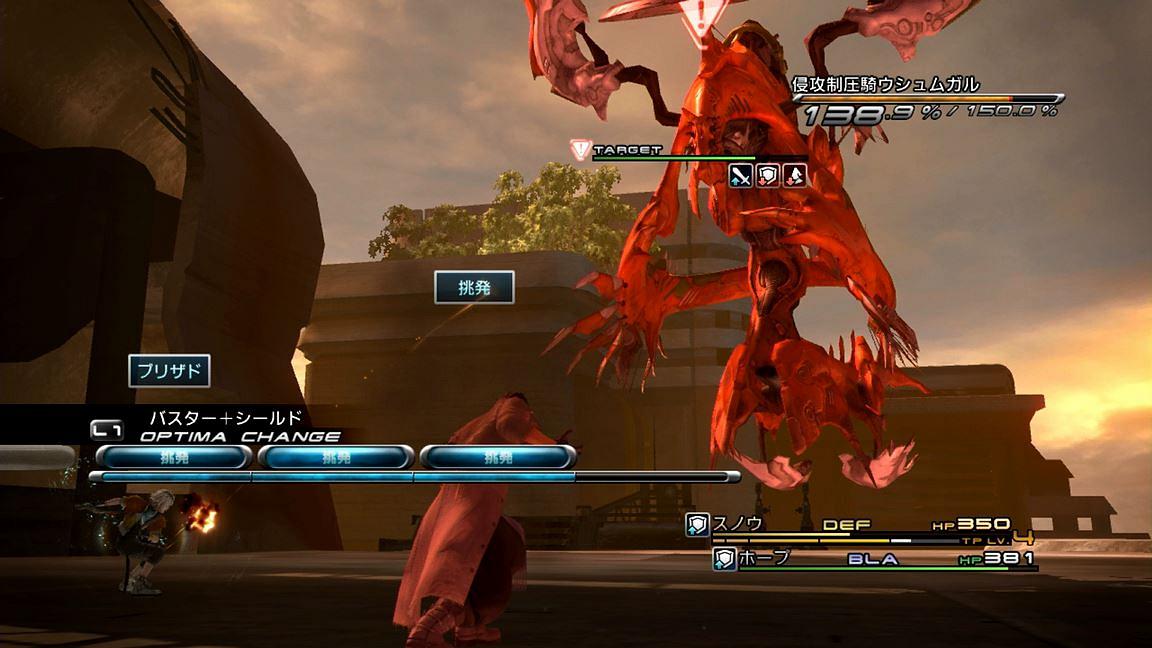
Task: Click the magic-defense-down status icon on the enemy
Action: [794, 176]
